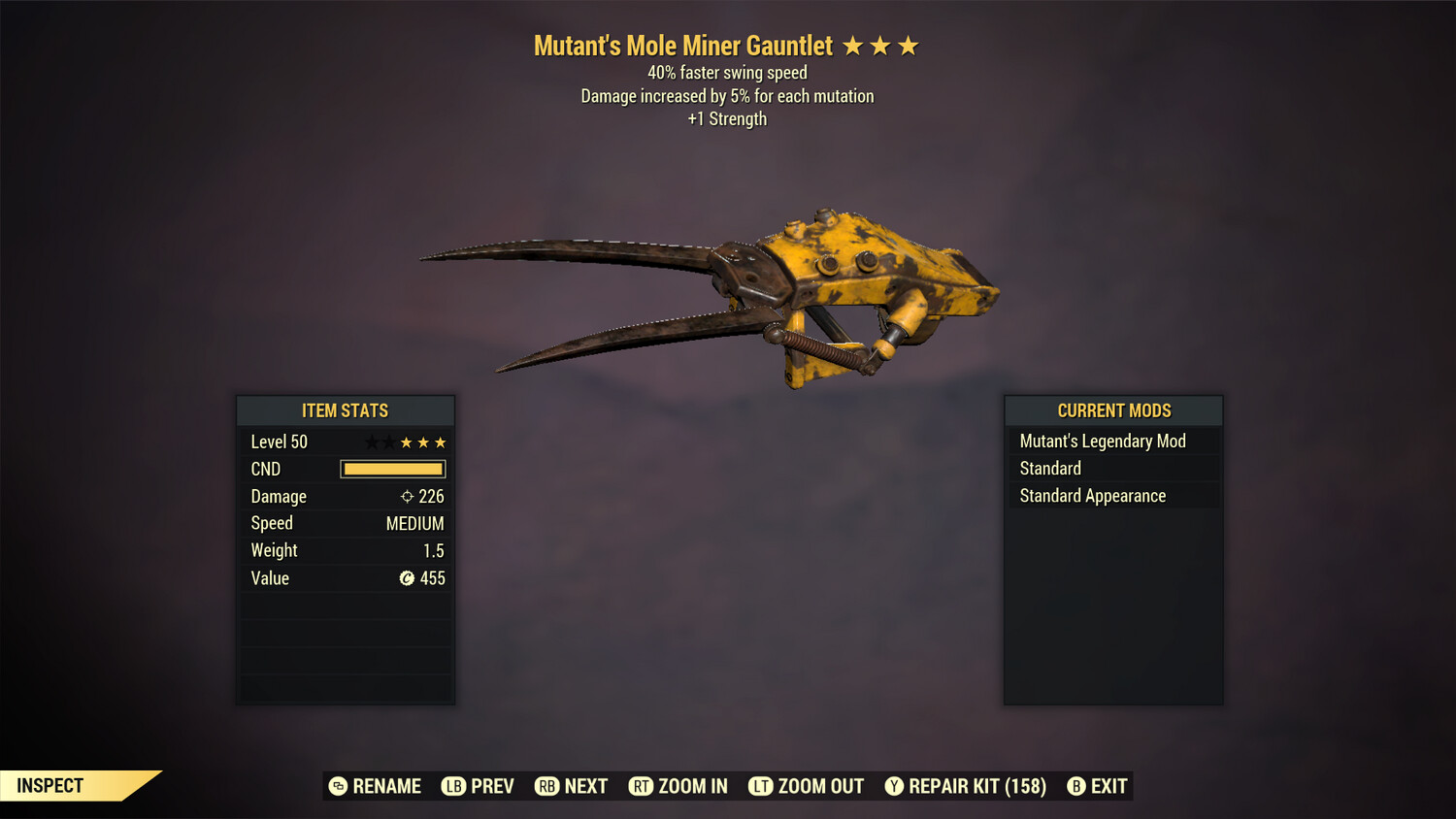Click the REPAIR KIT (158) option

click(x=974, y=786)
